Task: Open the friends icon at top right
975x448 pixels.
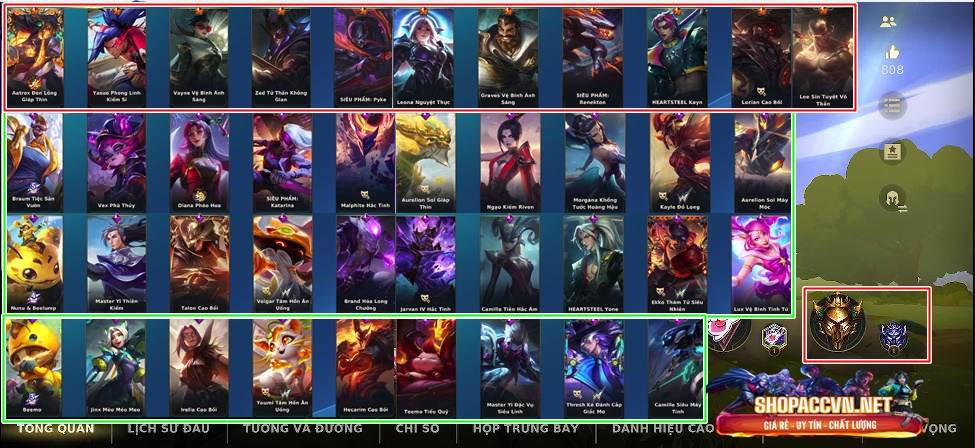Action: (x=888, y=21)
